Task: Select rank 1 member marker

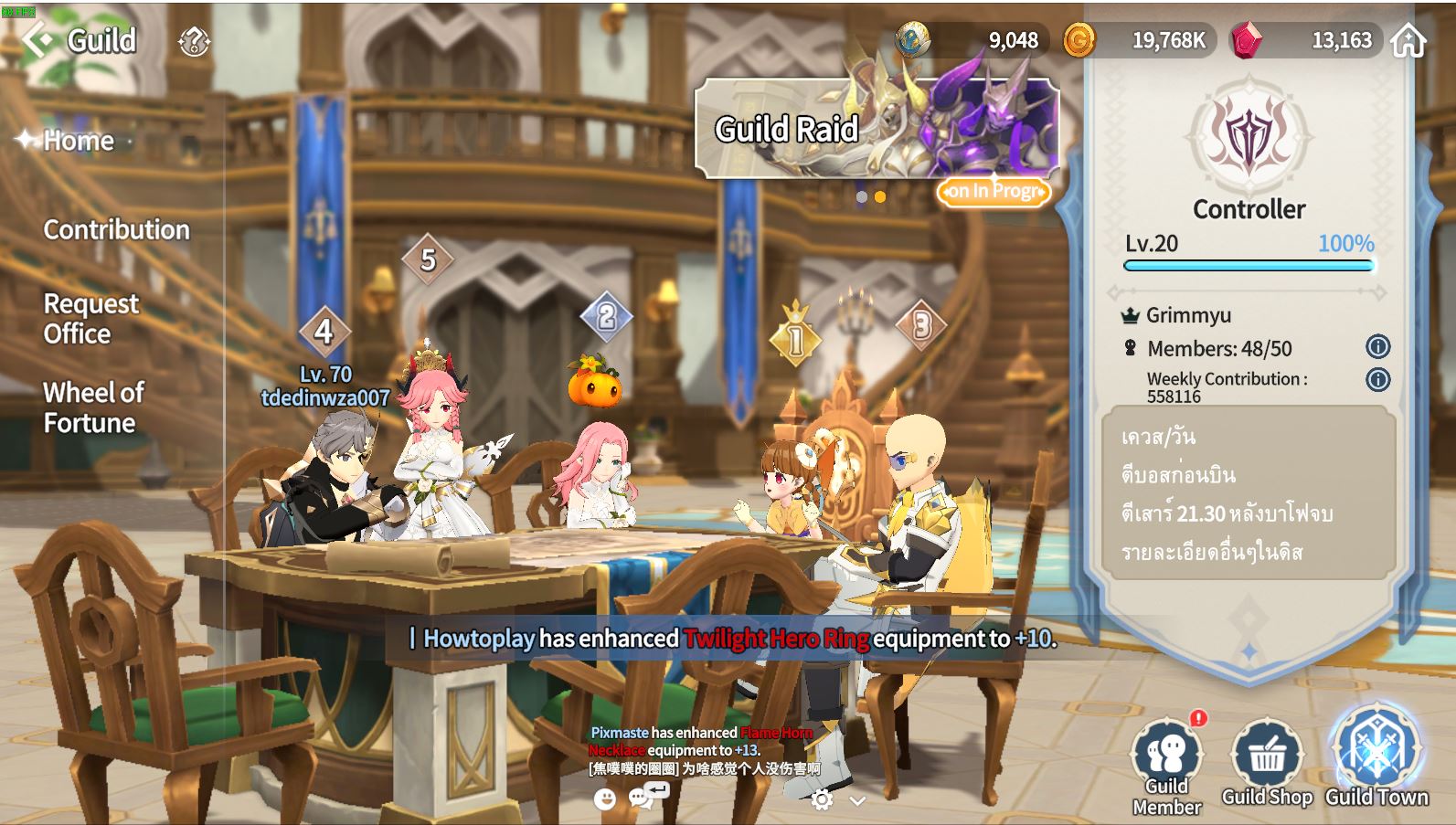Action: click(795, 340)
